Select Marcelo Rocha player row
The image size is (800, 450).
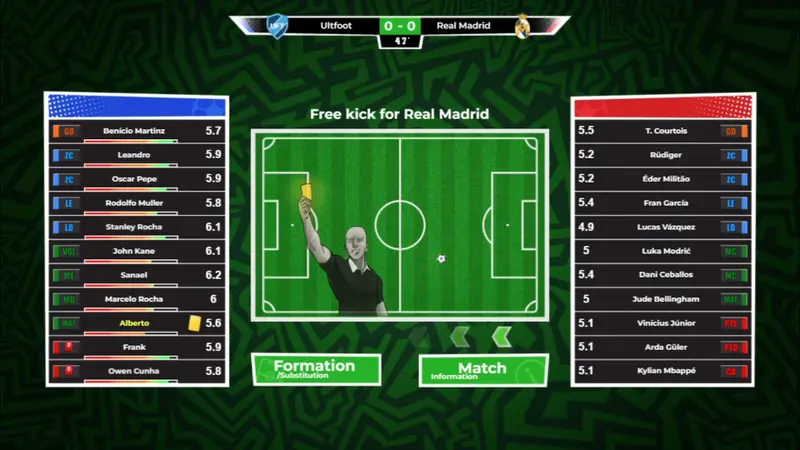pyautogui.click(x=134, y=299)
